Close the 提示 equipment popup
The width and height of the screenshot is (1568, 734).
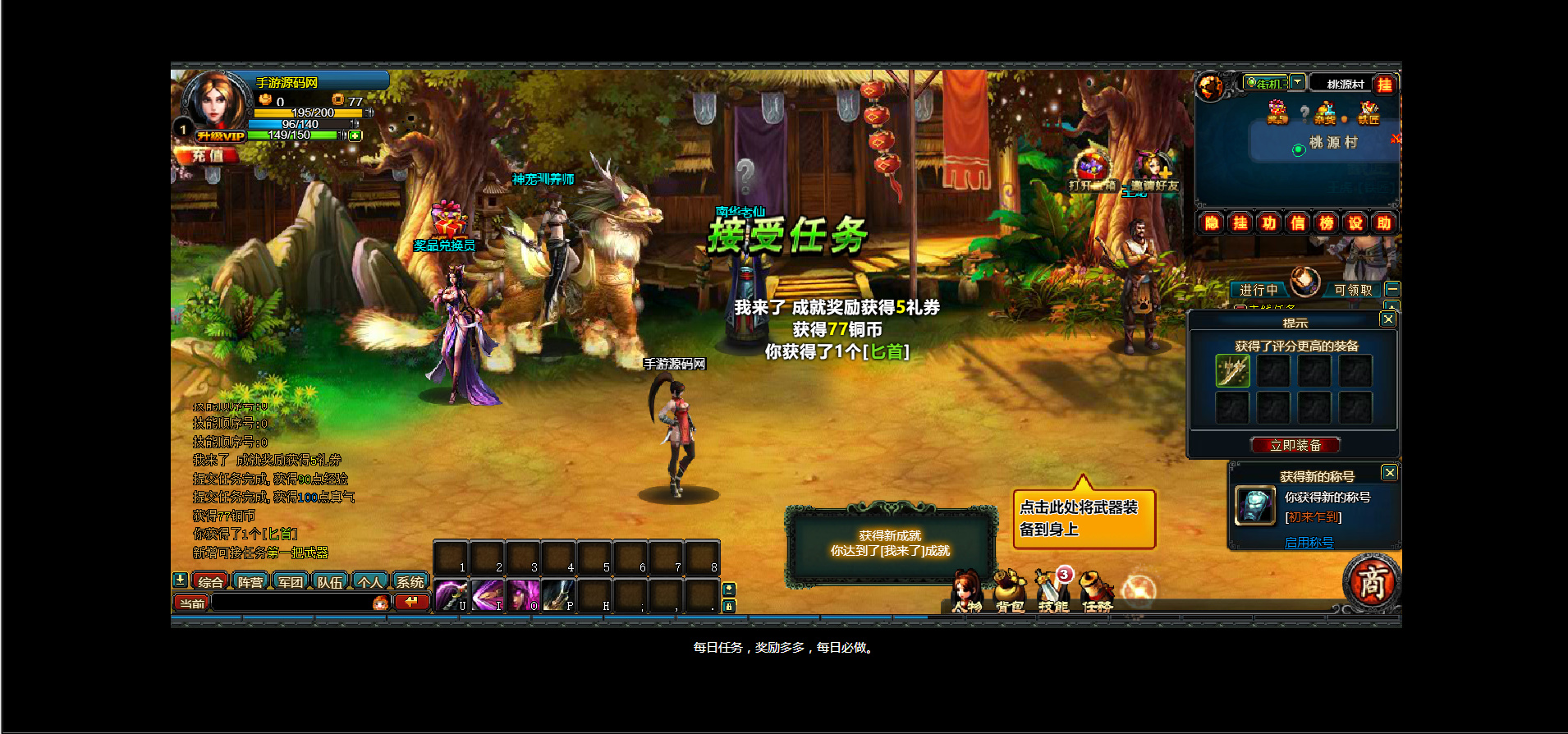click(x=1387, y=319)
